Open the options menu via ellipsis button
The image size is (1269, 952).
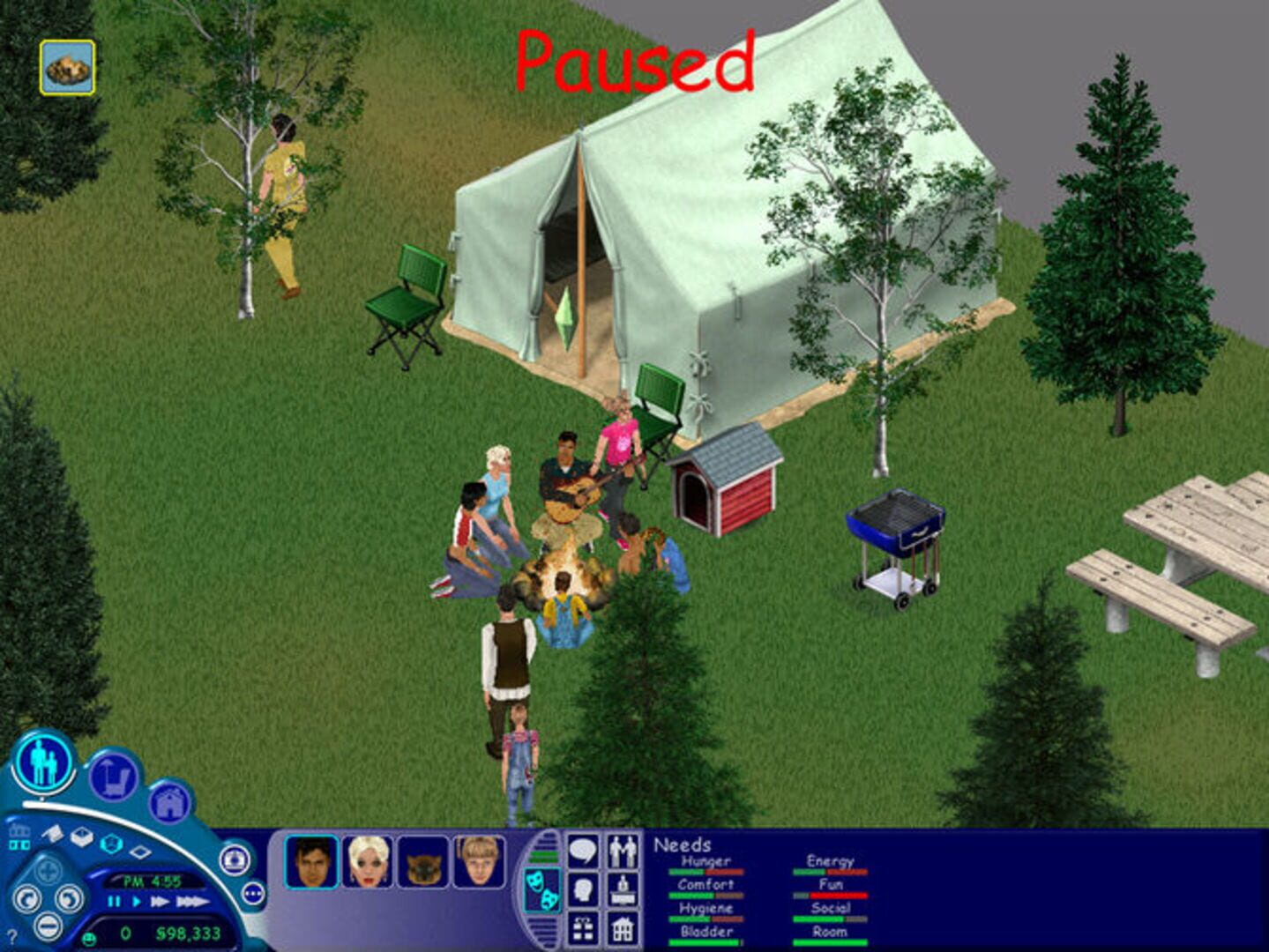pyautogui.click(x=252, y=893)
